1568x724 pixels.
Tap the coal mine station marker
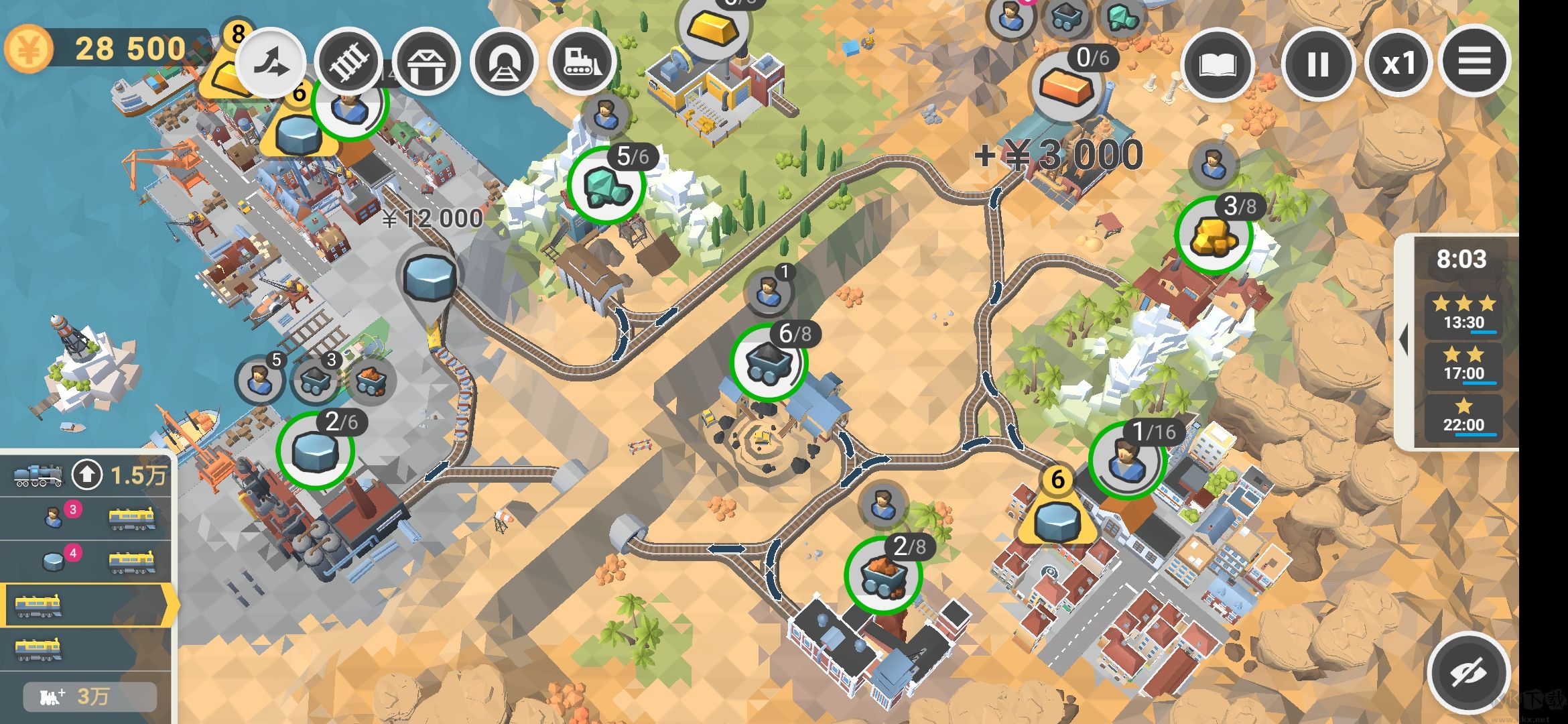point(769,363)
